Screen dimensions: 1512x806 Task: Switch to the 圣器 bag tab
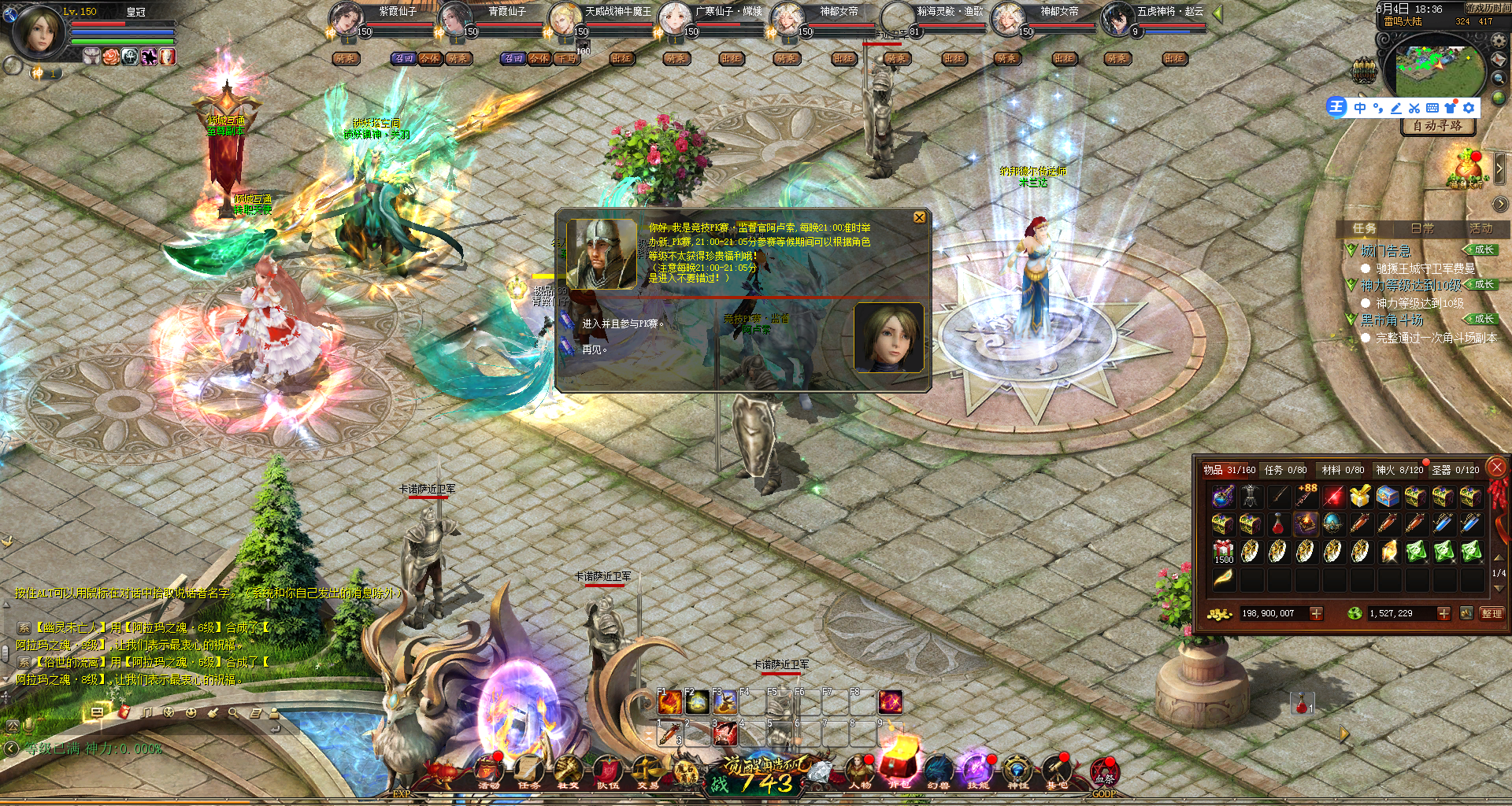[1455, 470]
